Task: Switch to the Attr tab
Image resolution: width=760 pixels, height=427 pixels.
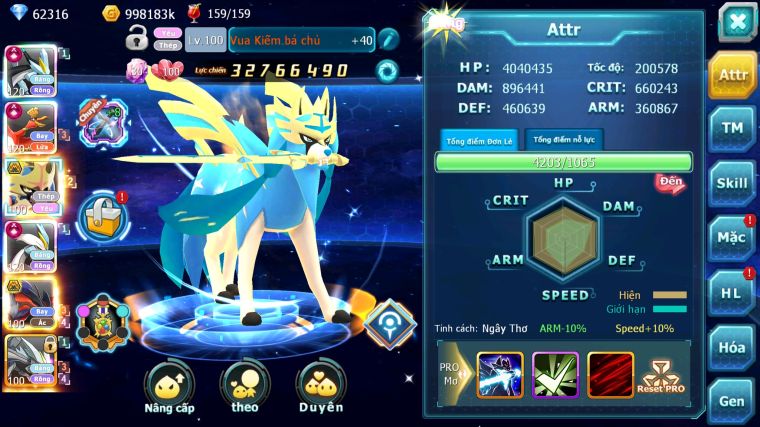Action: tap(732, 75)
